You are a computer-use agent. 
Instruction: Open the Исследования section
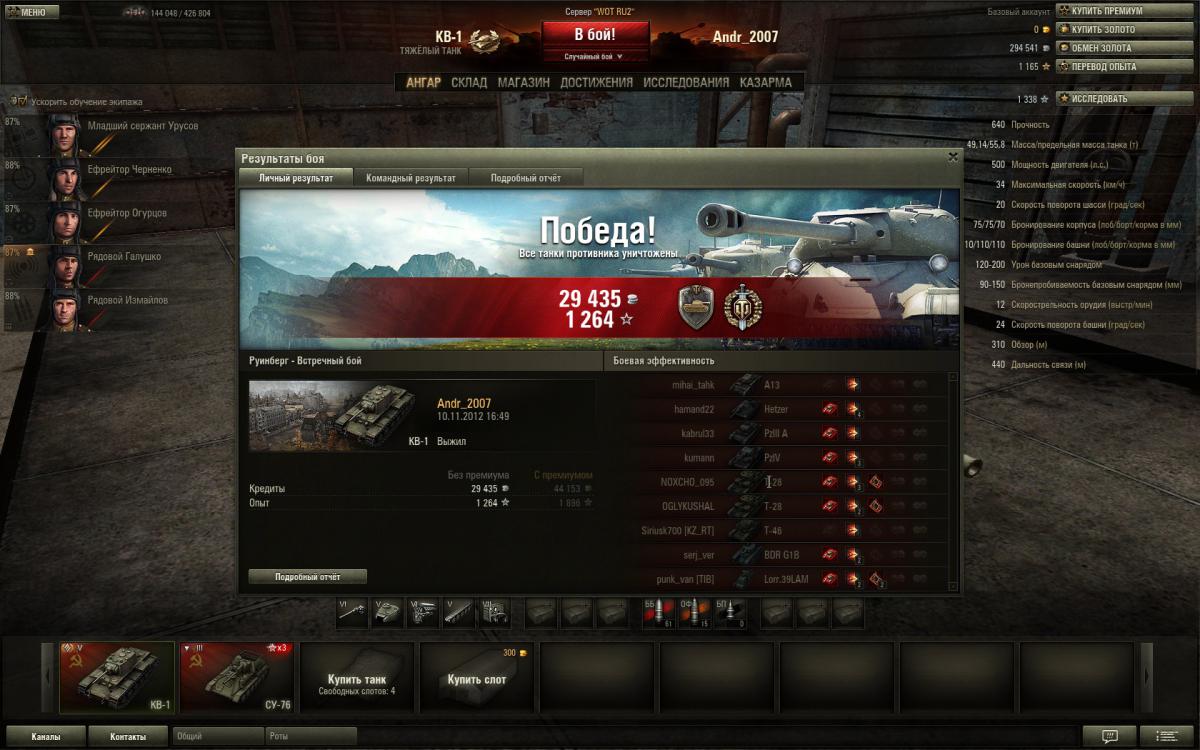pyautogui.click(x=686, y=82)
